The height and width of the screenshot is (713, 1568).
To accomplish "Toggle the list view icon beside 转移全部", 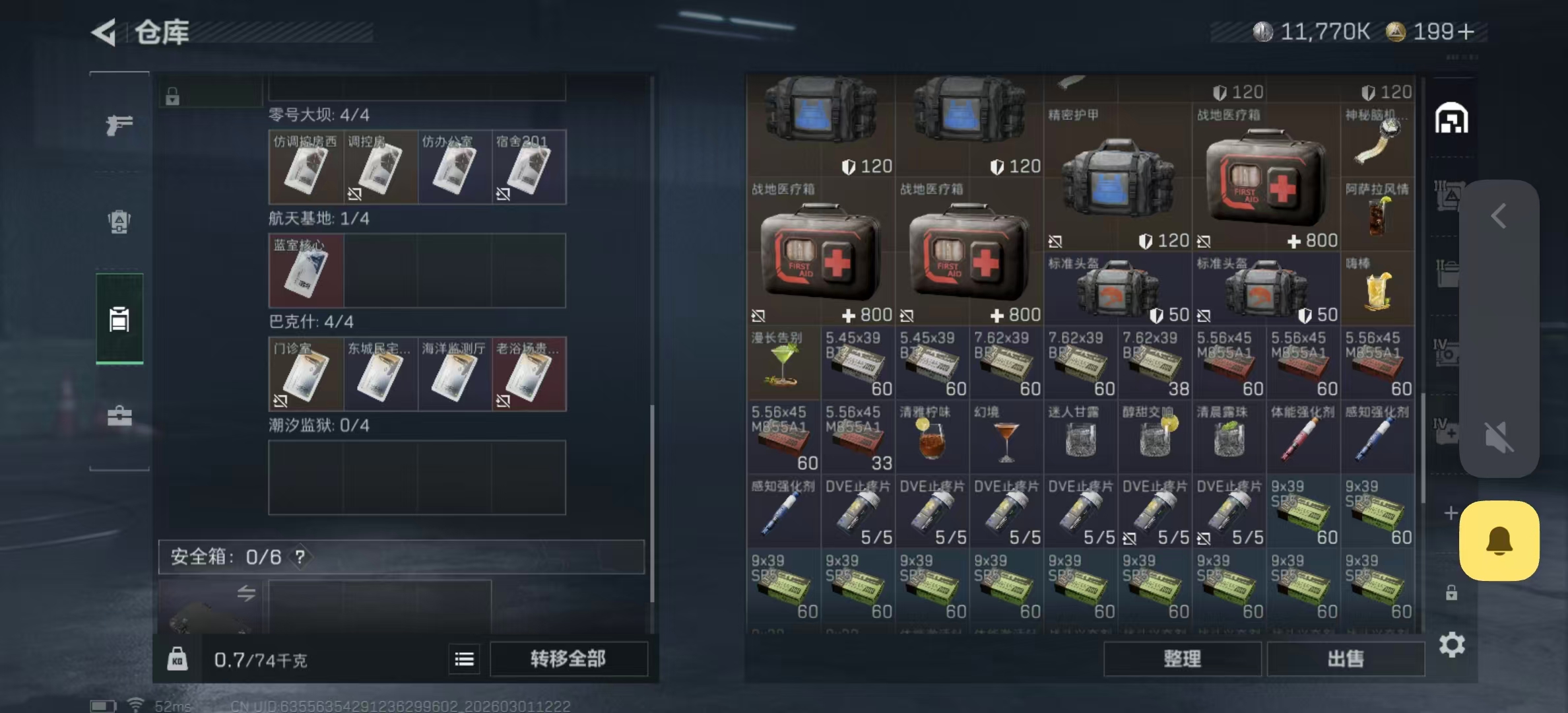I will point(464,659).
